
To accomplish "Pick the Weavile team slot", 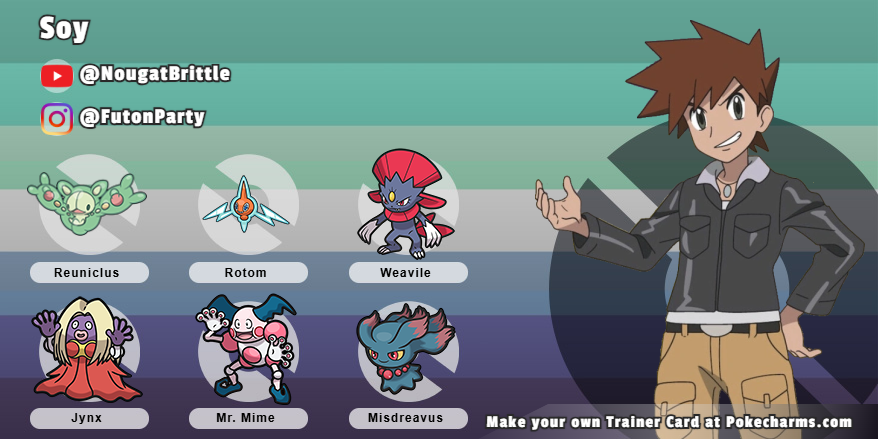I will tap(407, 204).
